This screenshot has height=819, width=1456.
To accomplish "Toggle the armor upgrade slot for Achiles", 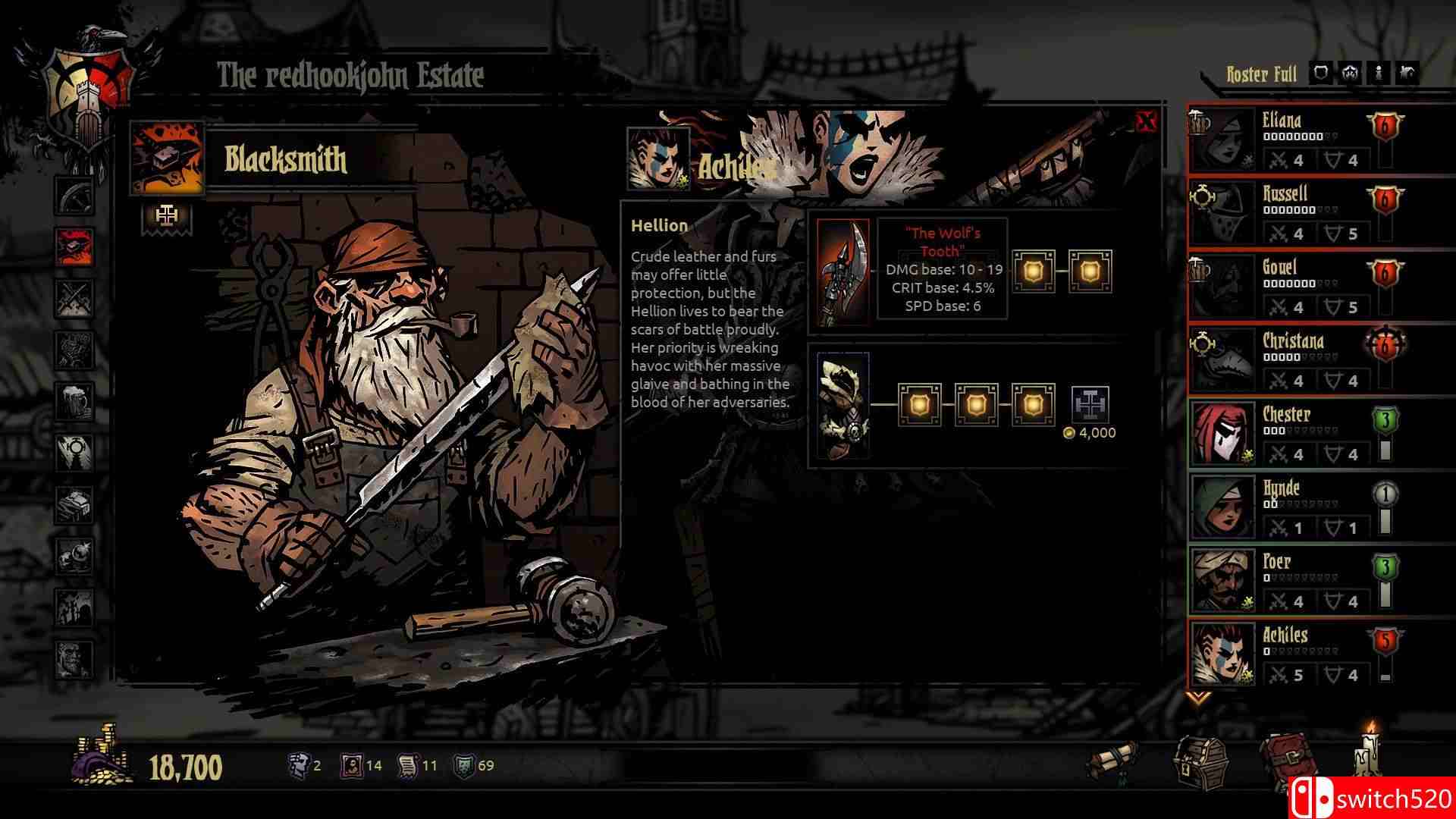I will (x=921, y=403).
